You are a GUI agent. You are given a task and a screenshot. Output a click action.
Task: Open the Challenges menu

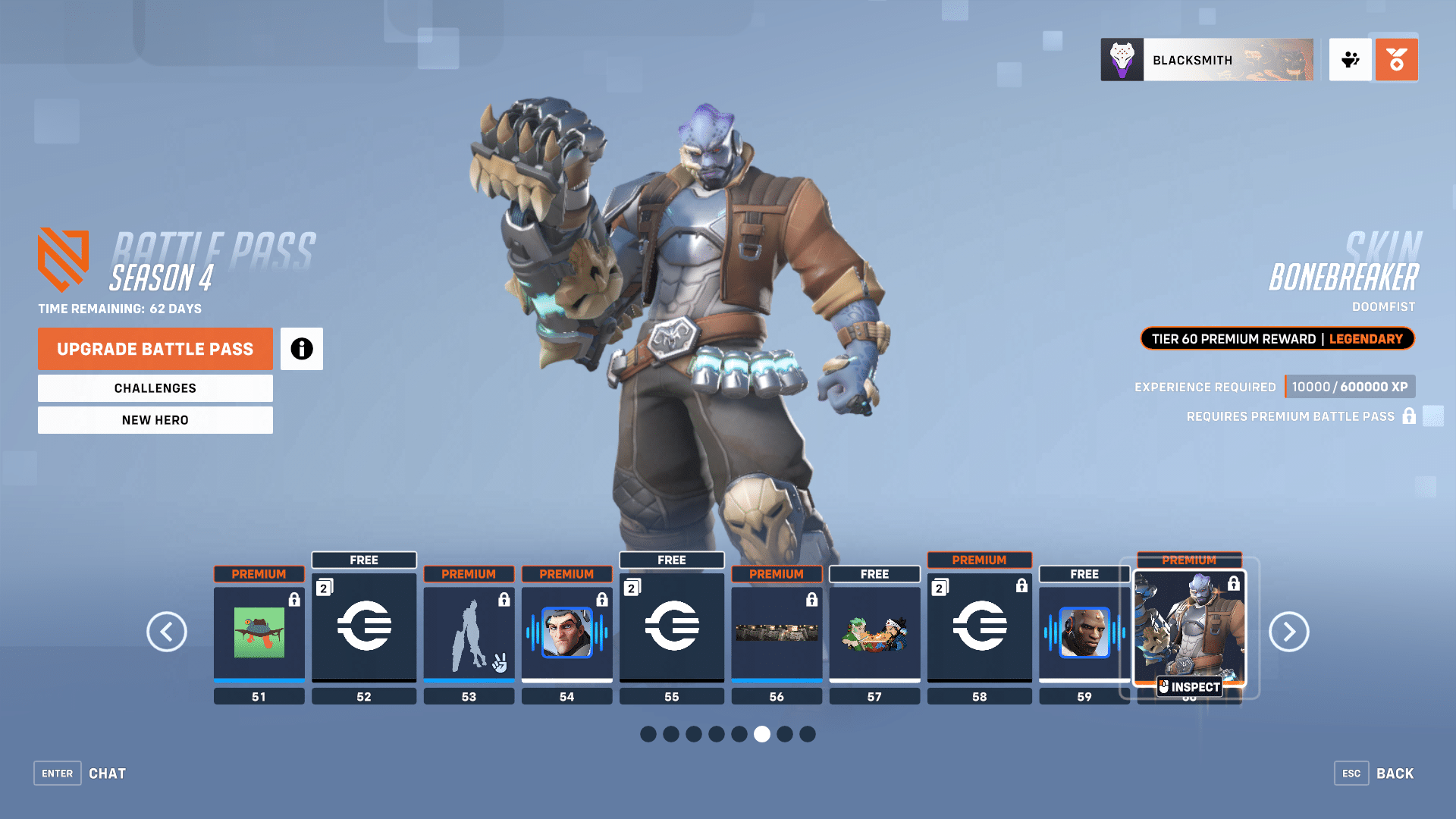(x=155, y=388)
